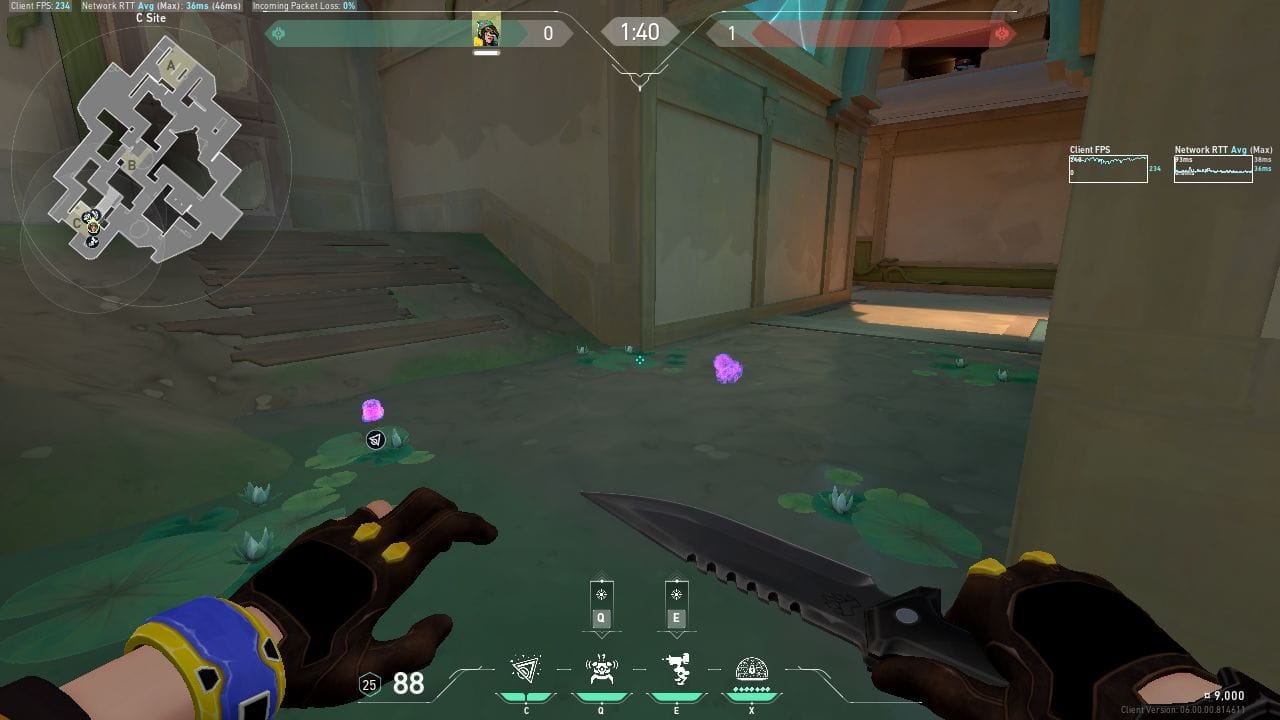Click the enemy score showing 1
This screenshot has height=720, width=1280.
[x=731, y=32]
